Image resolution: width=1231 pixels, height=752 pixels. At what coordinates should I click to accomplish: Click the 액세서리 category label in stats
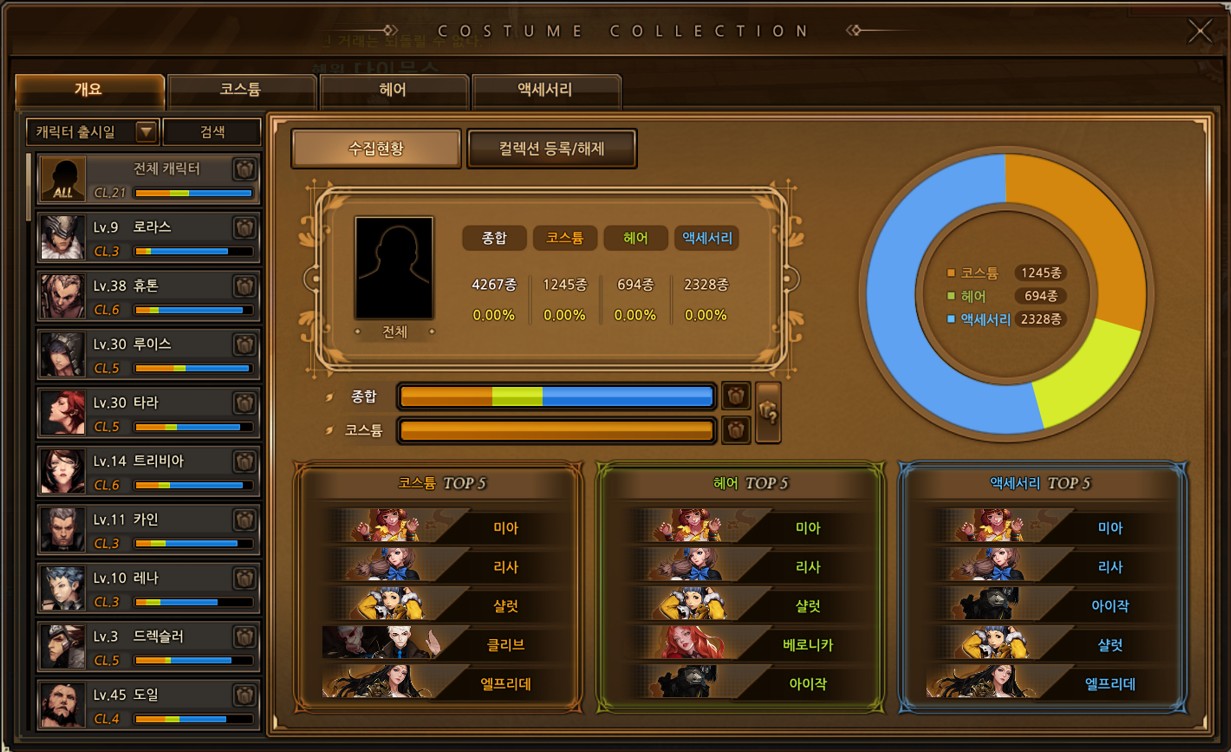pos(706,238)
